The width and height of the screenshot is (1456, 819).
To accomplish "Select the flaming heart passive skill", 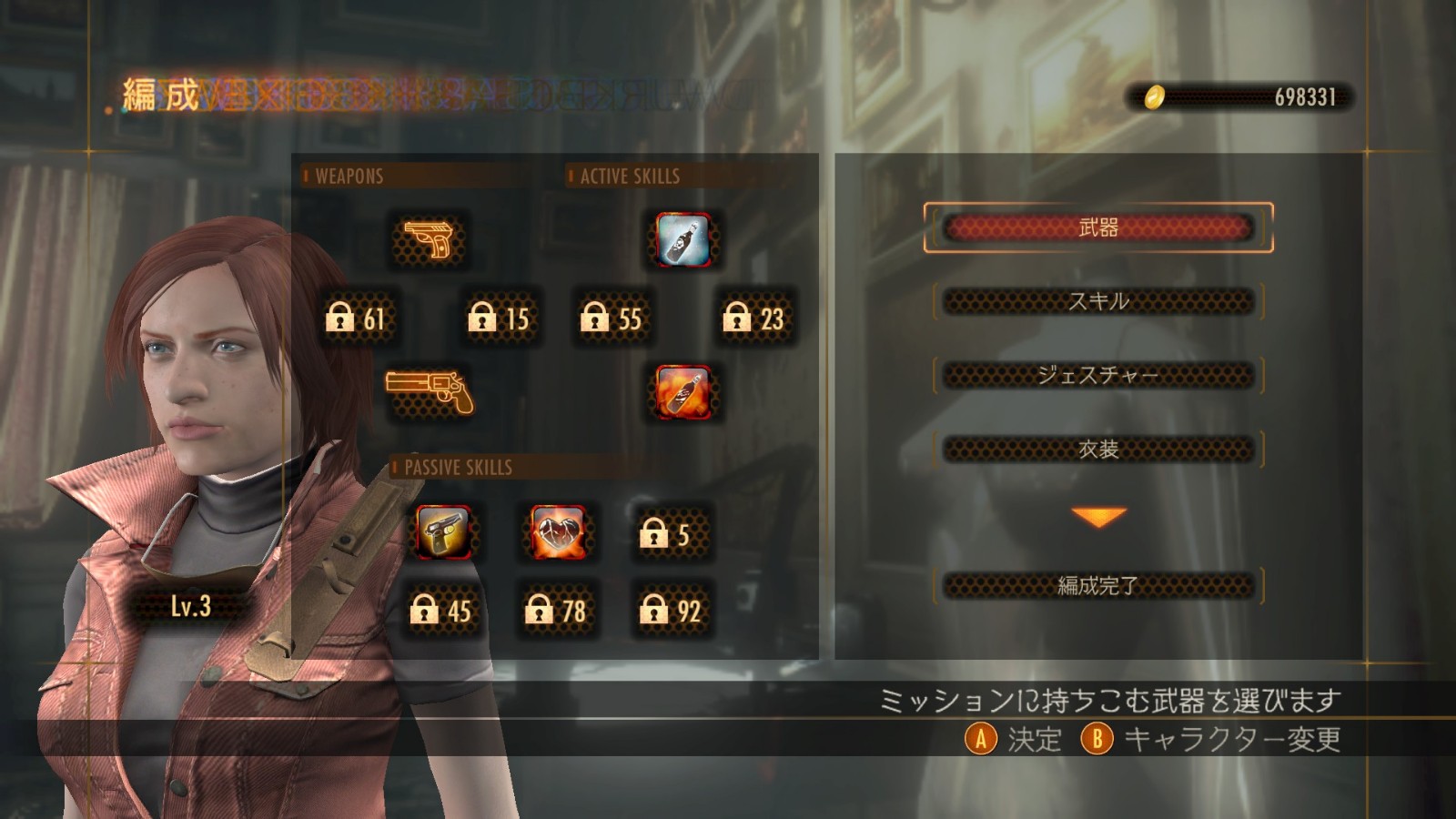I will 558,531.
